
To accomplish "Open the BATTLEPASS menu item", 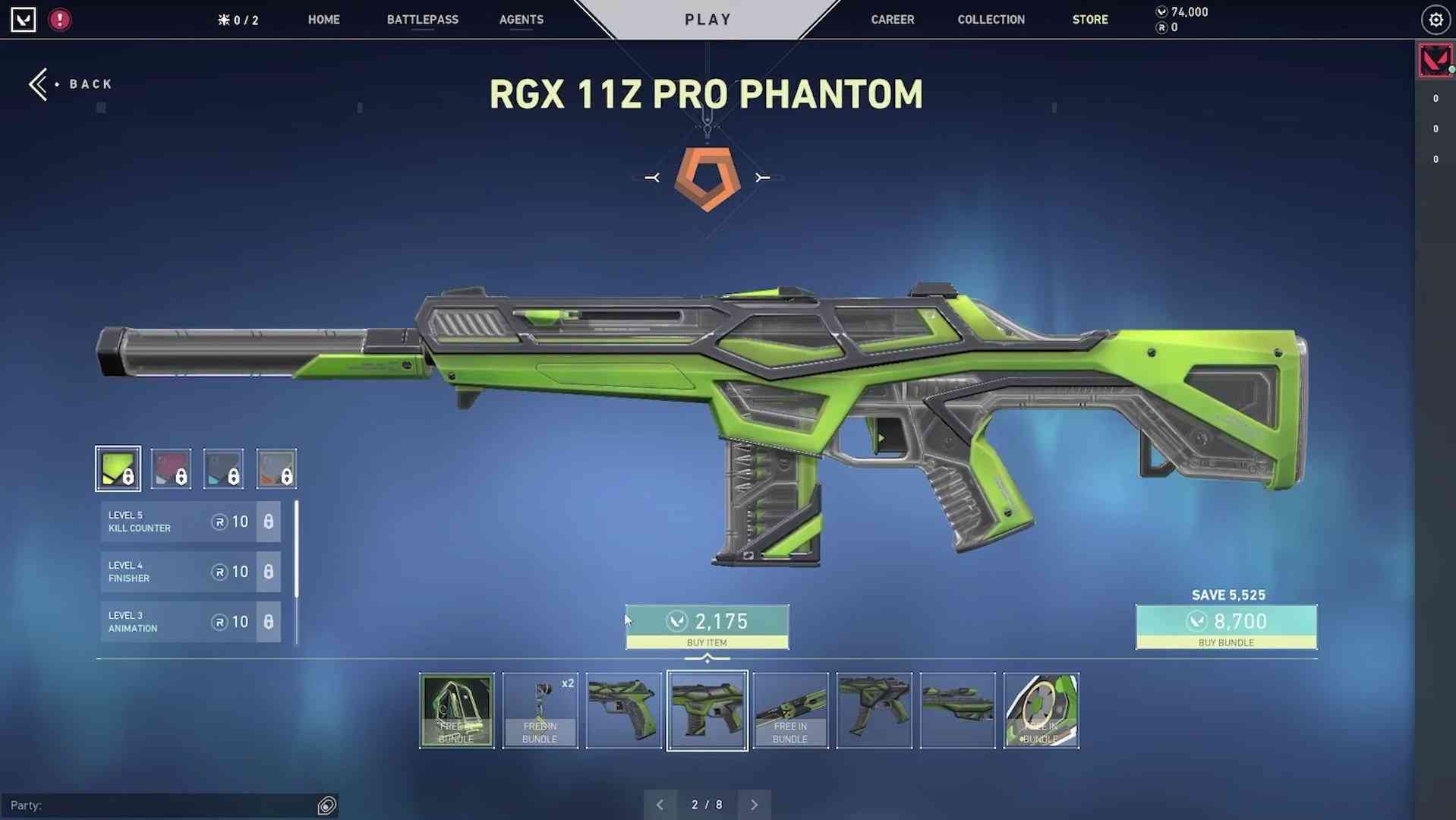I will pyautogui.click(x=422, y=20).
